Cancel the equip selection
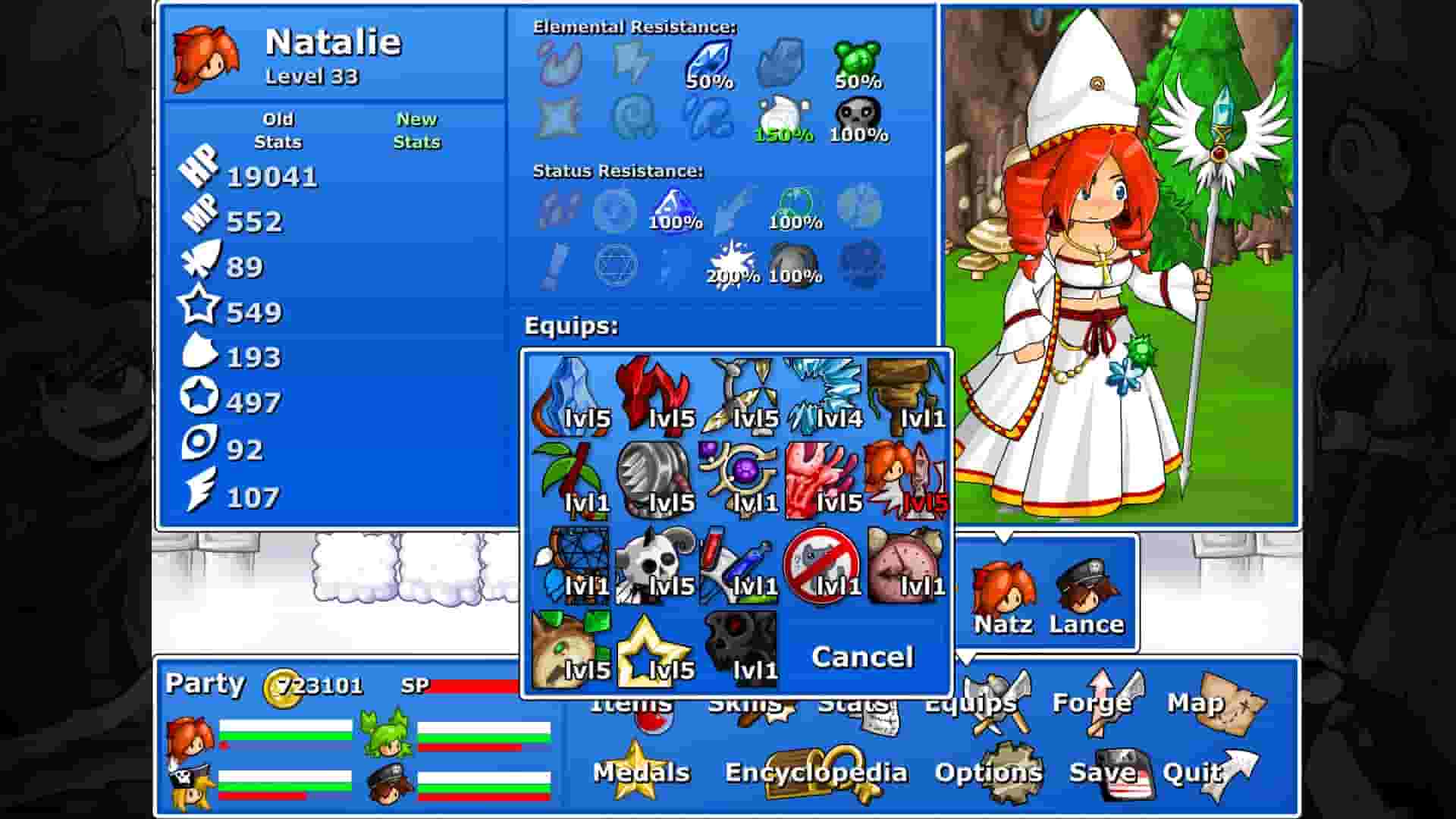1456x819 pixels. tap(862, 657)
